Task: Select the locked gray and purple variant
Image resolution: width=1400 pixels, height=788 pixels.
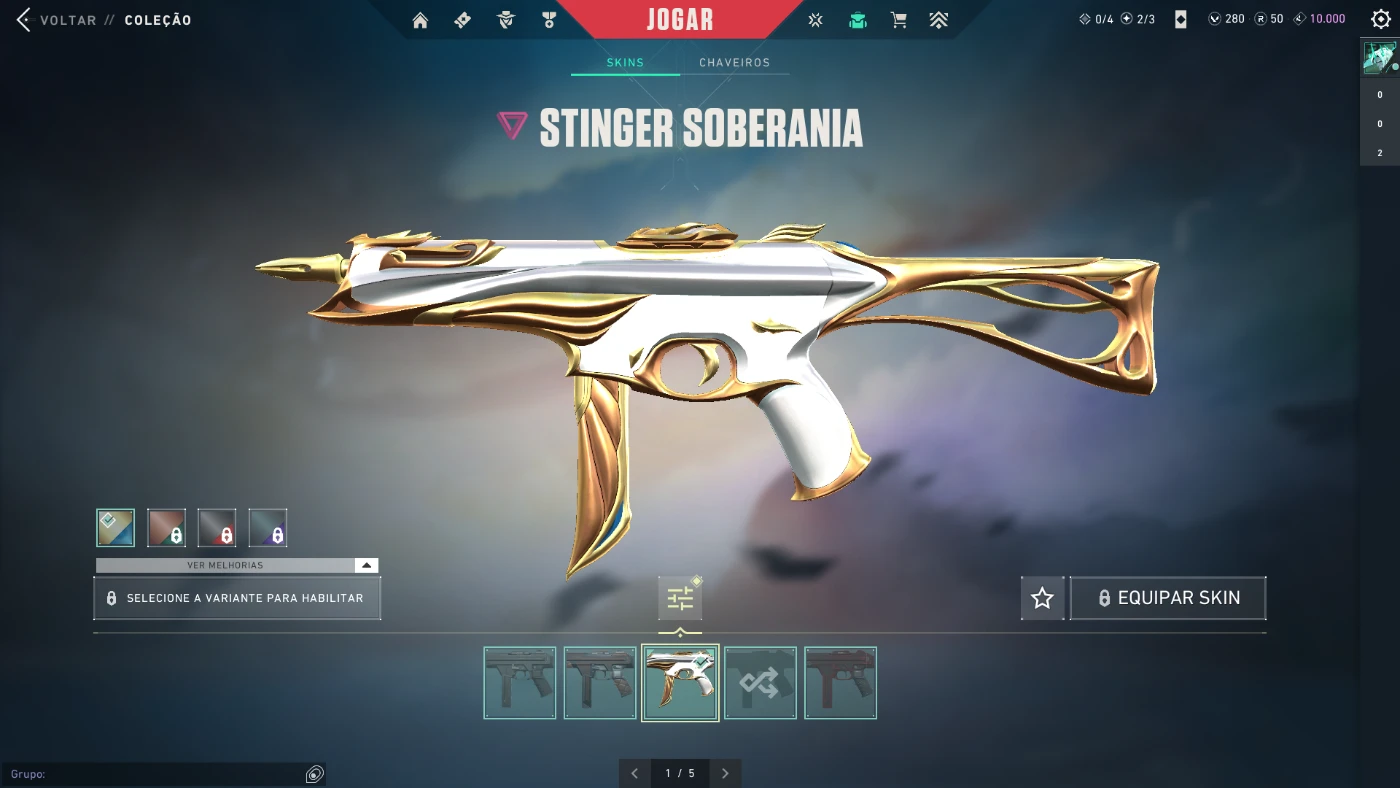Action: (268, 528)
